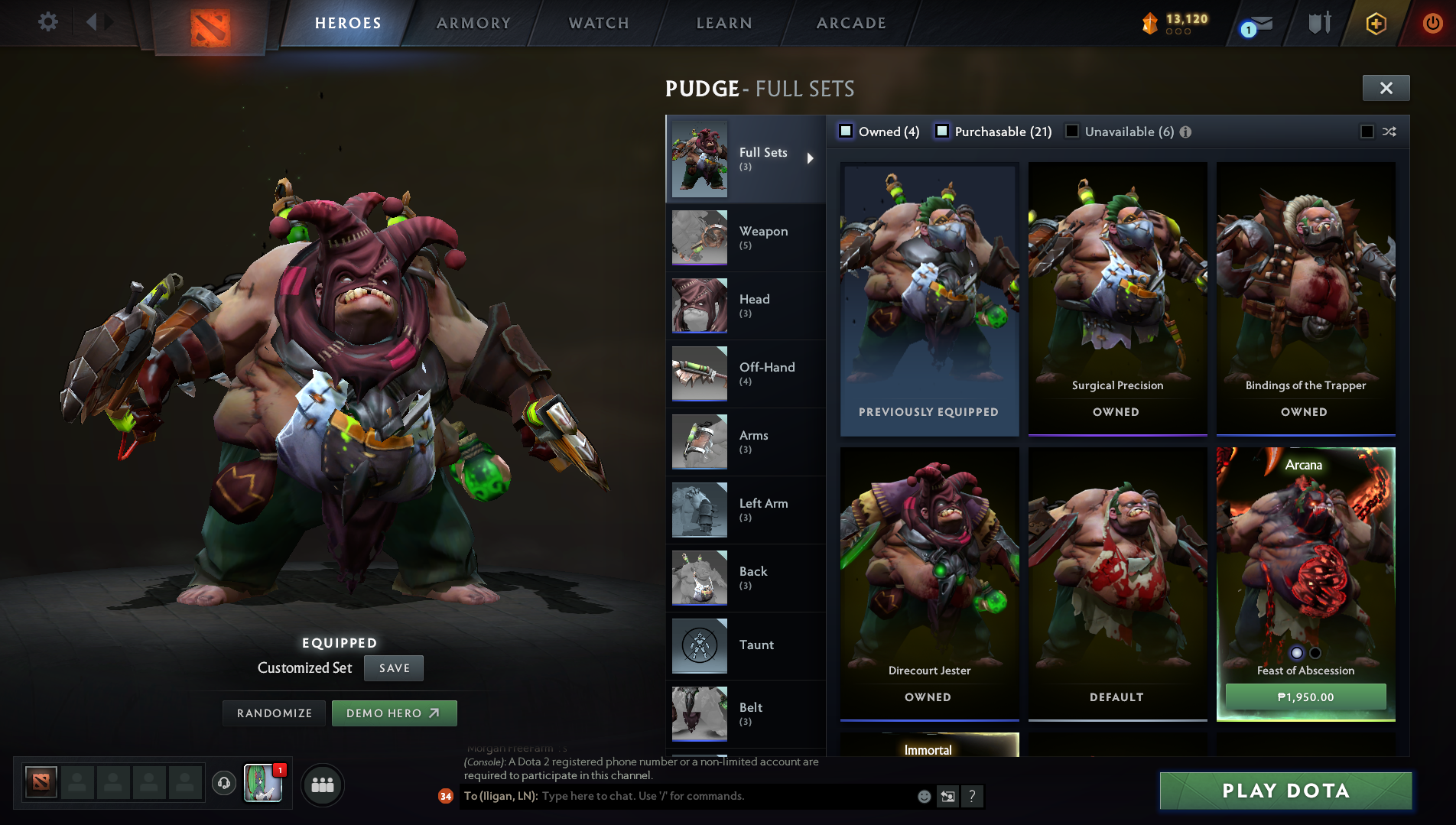Open voice chat headphone icon
This screenshot has width=1456, height=825.
223,784
